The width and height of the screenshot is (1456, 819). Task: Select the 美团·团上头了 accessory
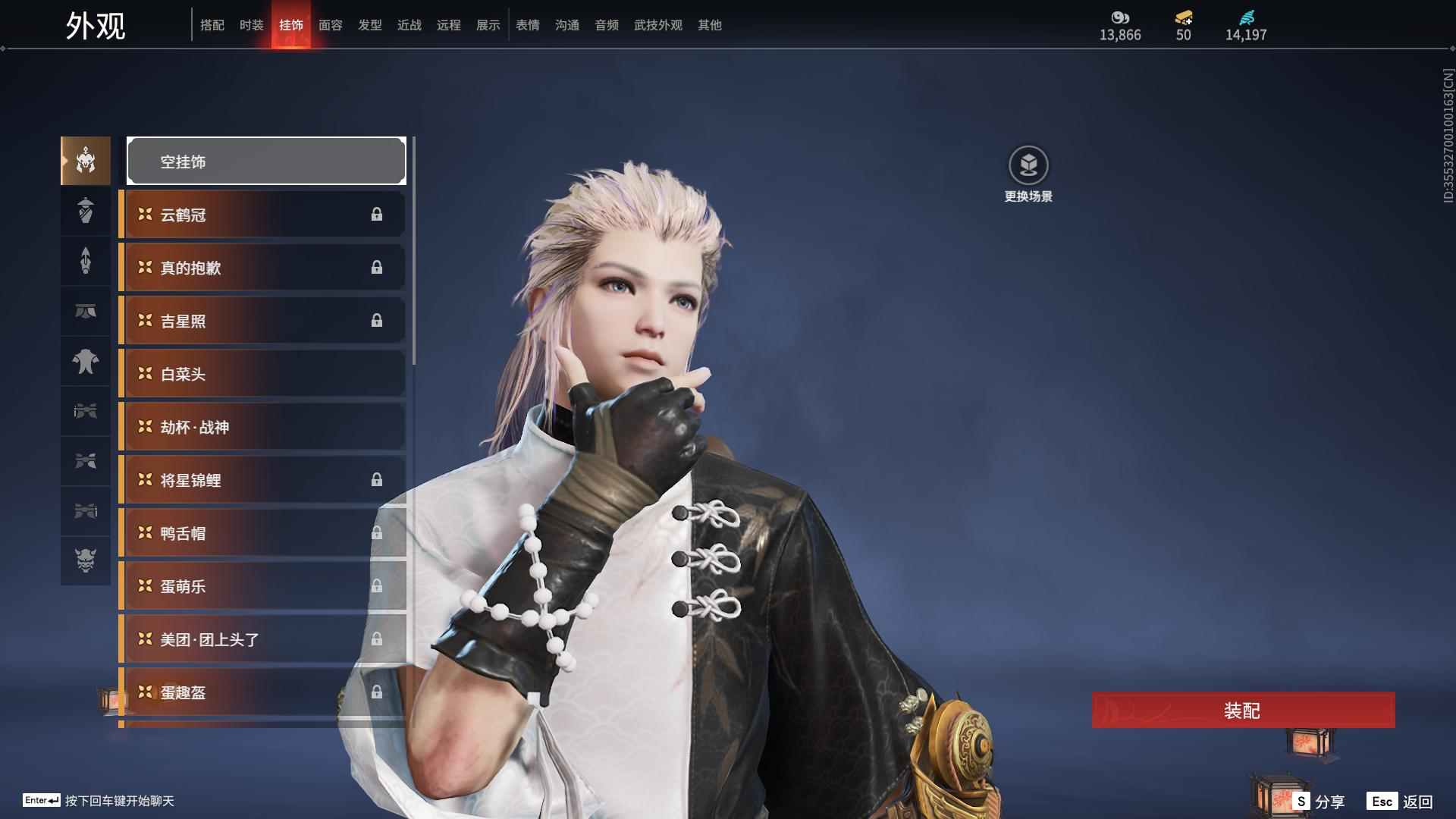[x=262, y=639]
